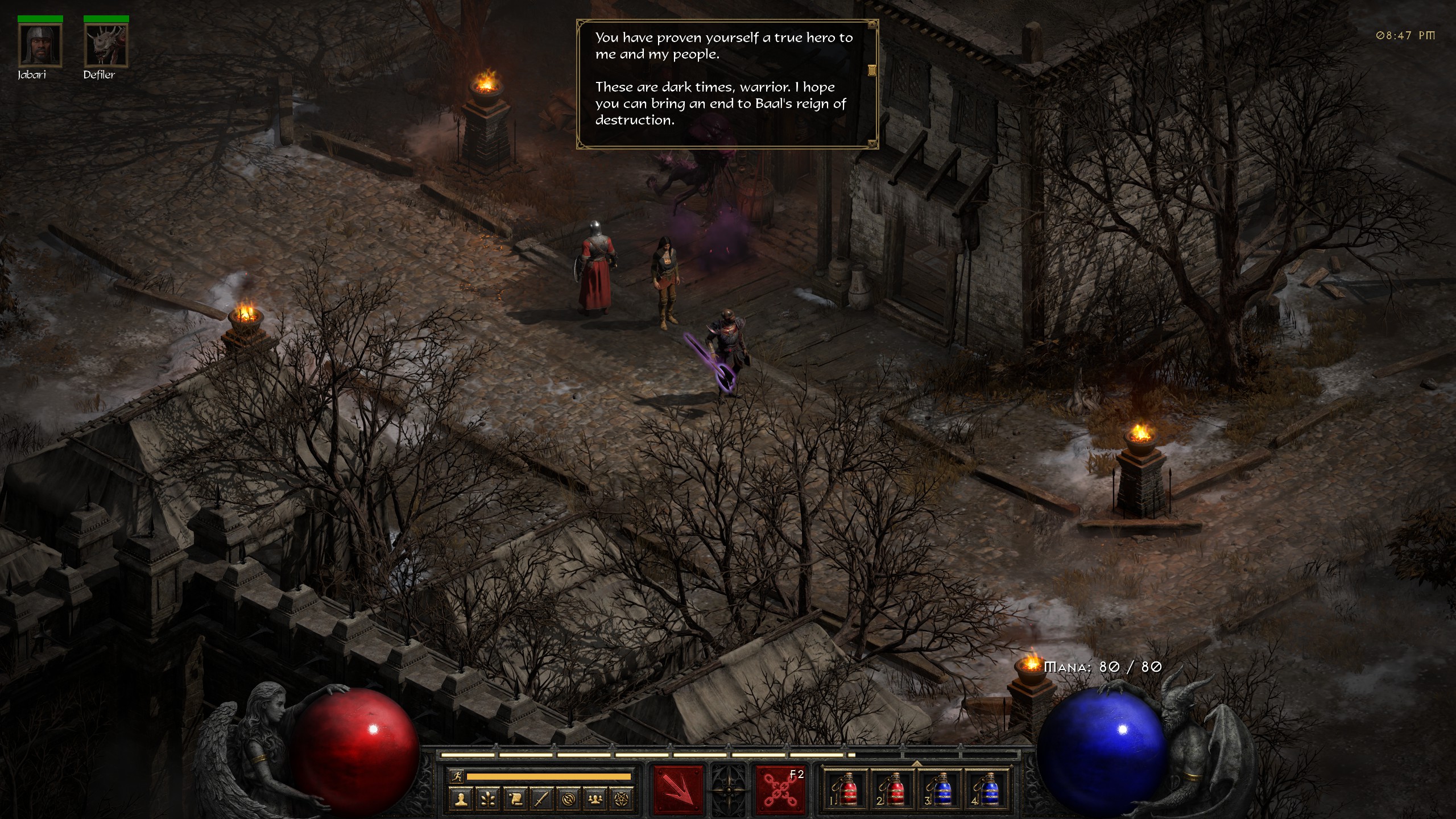Open the game menu via the pentagram icon
1456x819 pixels.
pos(621,800)
